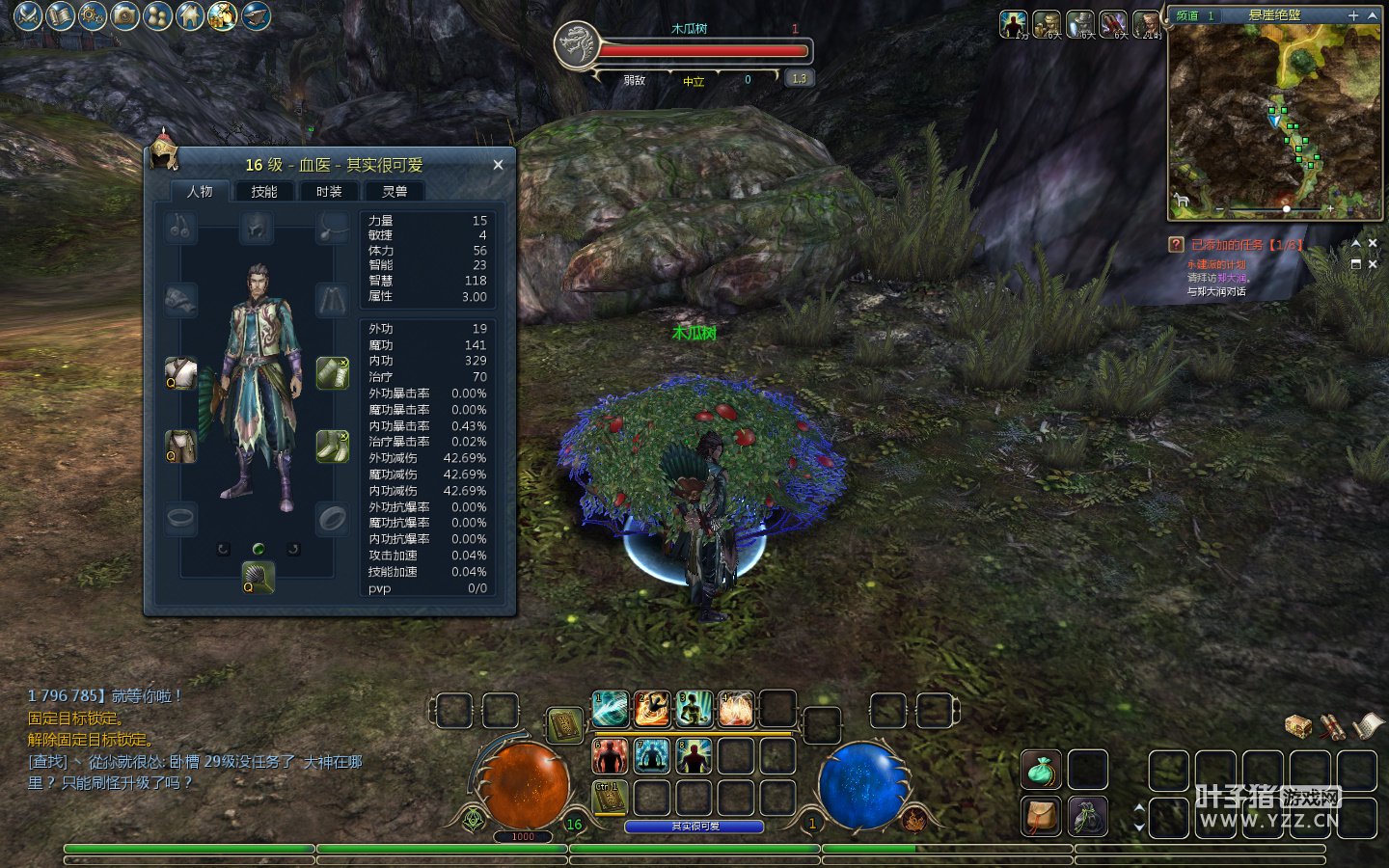This screenshot has width=1389, height=868.
Task: Click the anvil crafting icon
Action: [256, 15]
